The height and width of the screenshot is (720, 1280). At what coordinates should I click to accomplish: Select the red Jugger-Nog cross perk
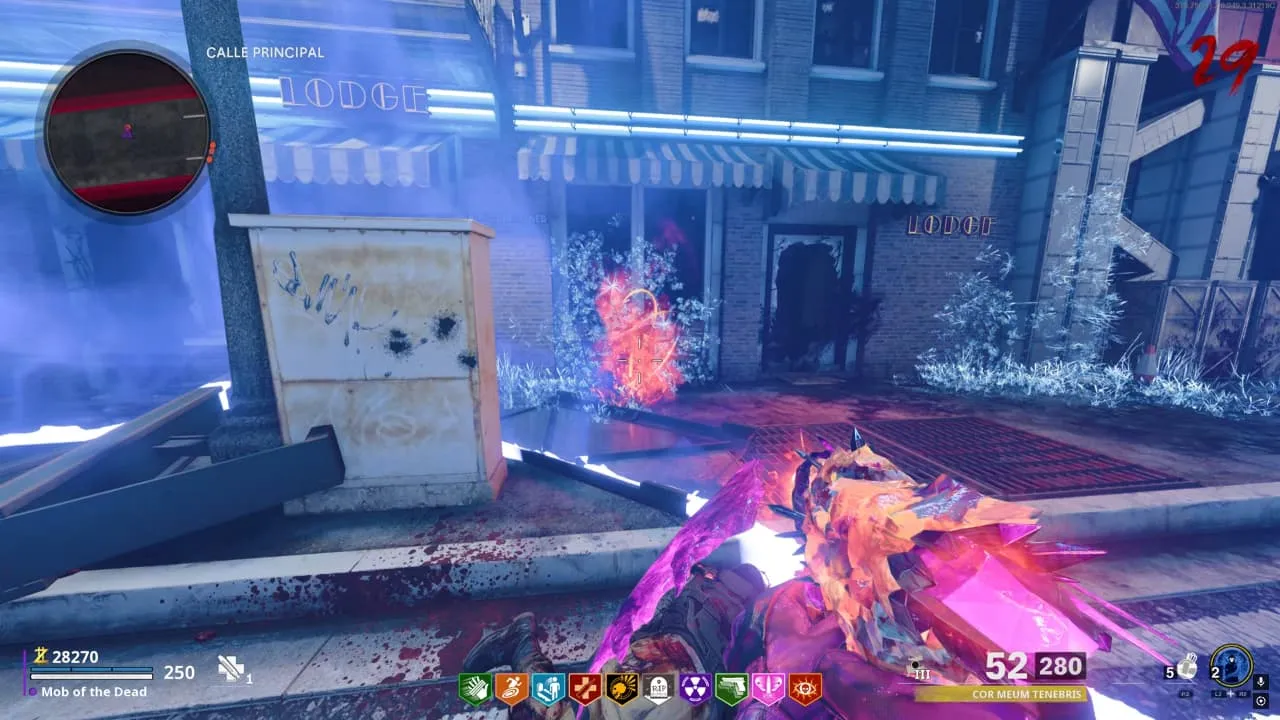[585, 688]
